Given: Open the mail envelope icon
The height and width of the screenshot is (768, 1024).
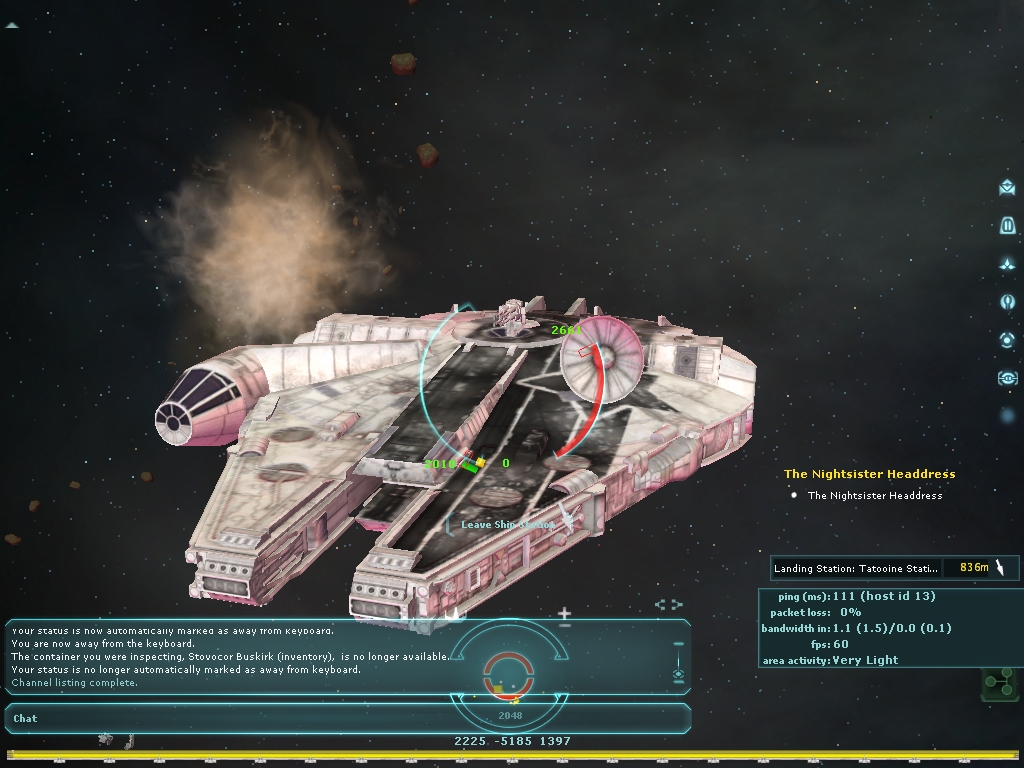Looking at the screenshot, I should point(1007,187).
